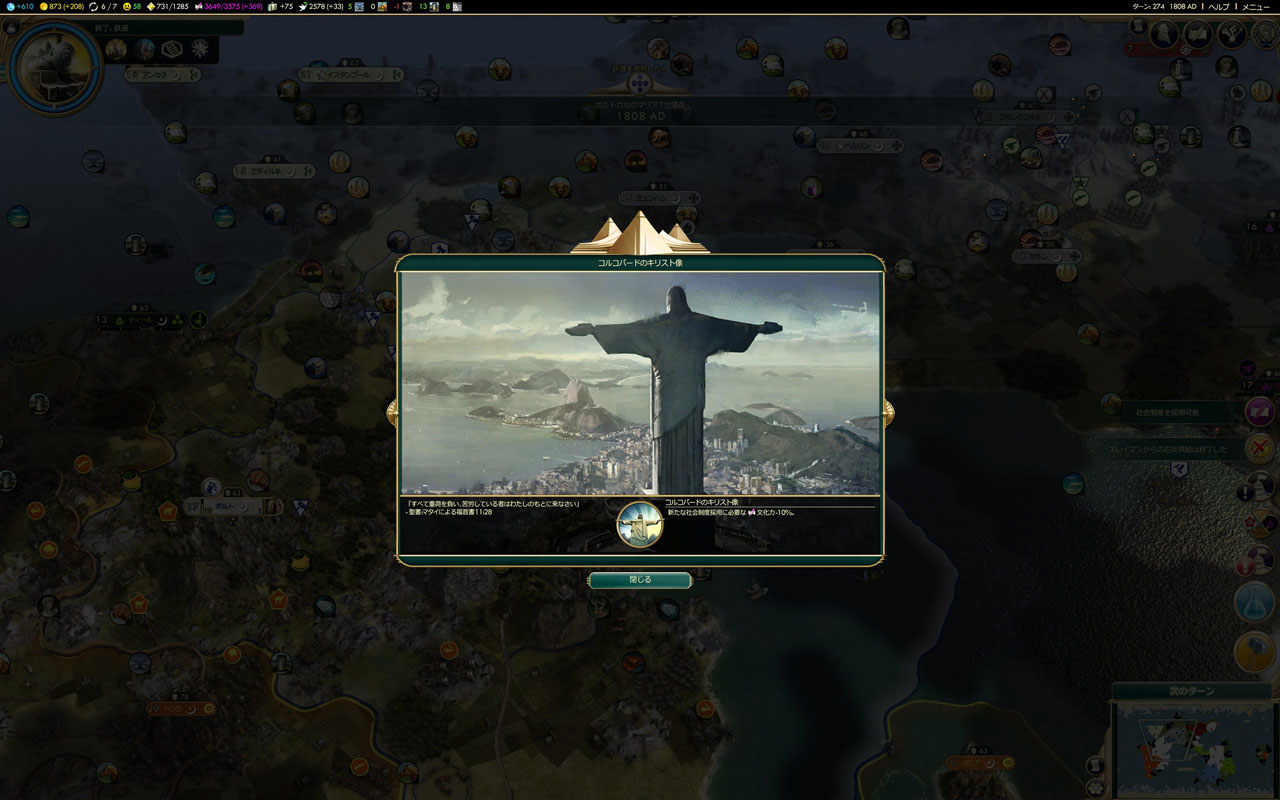Screen dimensions: 1280x800
Task: Open the railroad research portrait
Action: (55, 67)
